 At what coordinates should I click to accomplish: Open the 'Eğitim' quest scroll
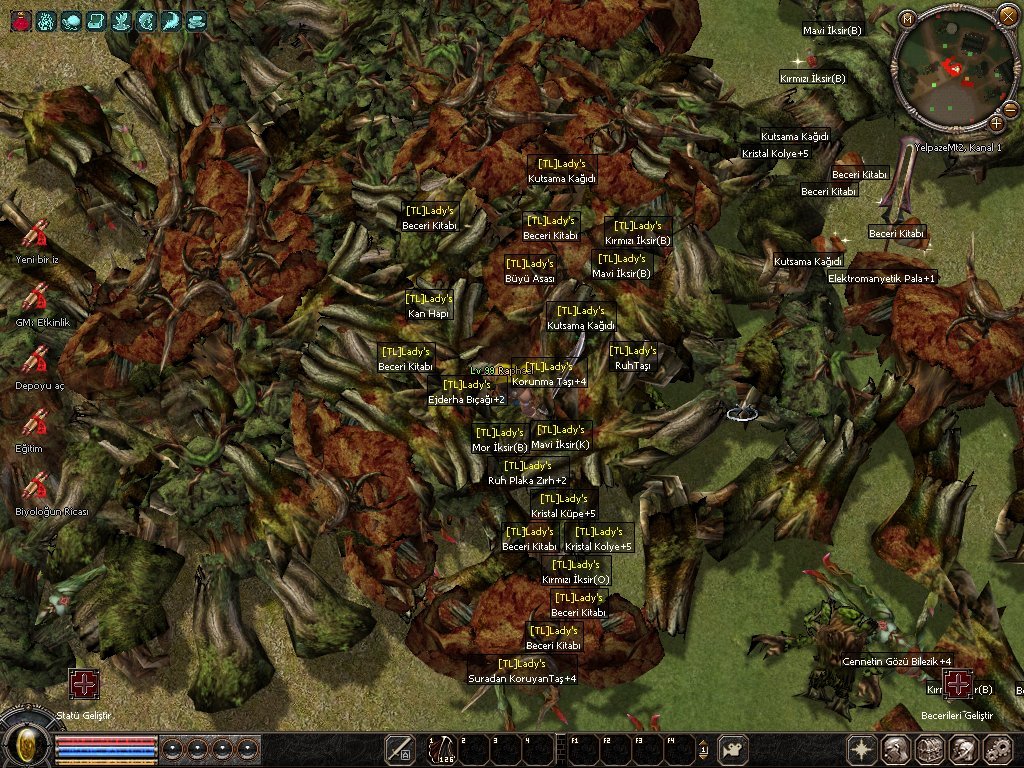[x=35, y=423]
